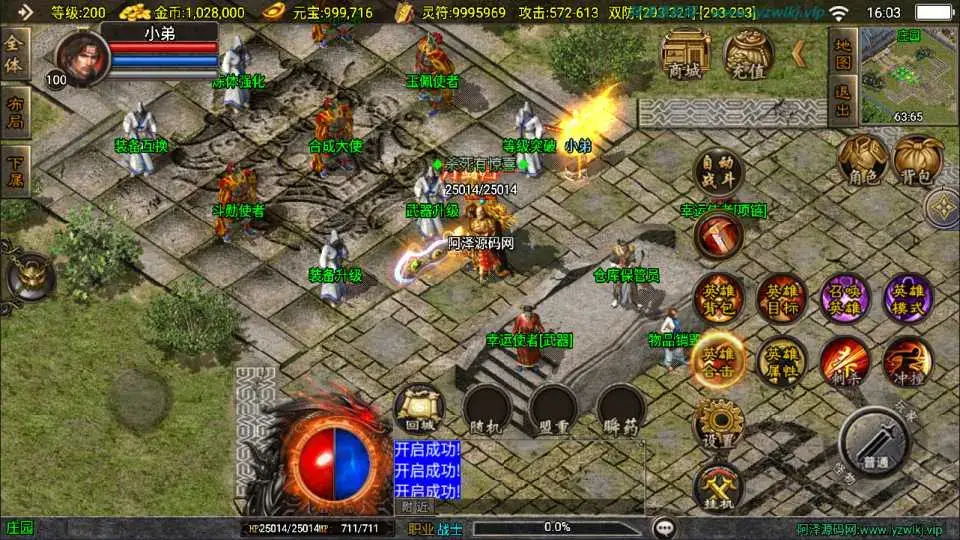Viewport: 960px width, 540px height.
Task: Open the 设置 settings gear
Action: tap(718, 425)
